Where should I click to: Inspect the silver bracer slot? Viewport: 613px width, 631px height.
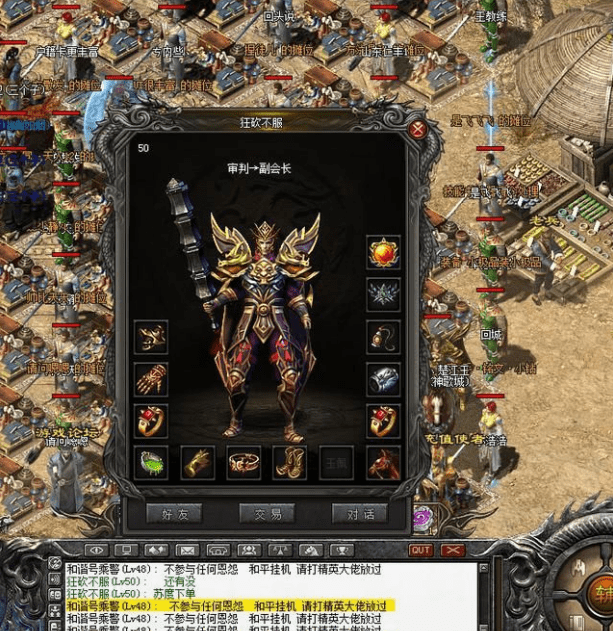[x=383, y=378]
